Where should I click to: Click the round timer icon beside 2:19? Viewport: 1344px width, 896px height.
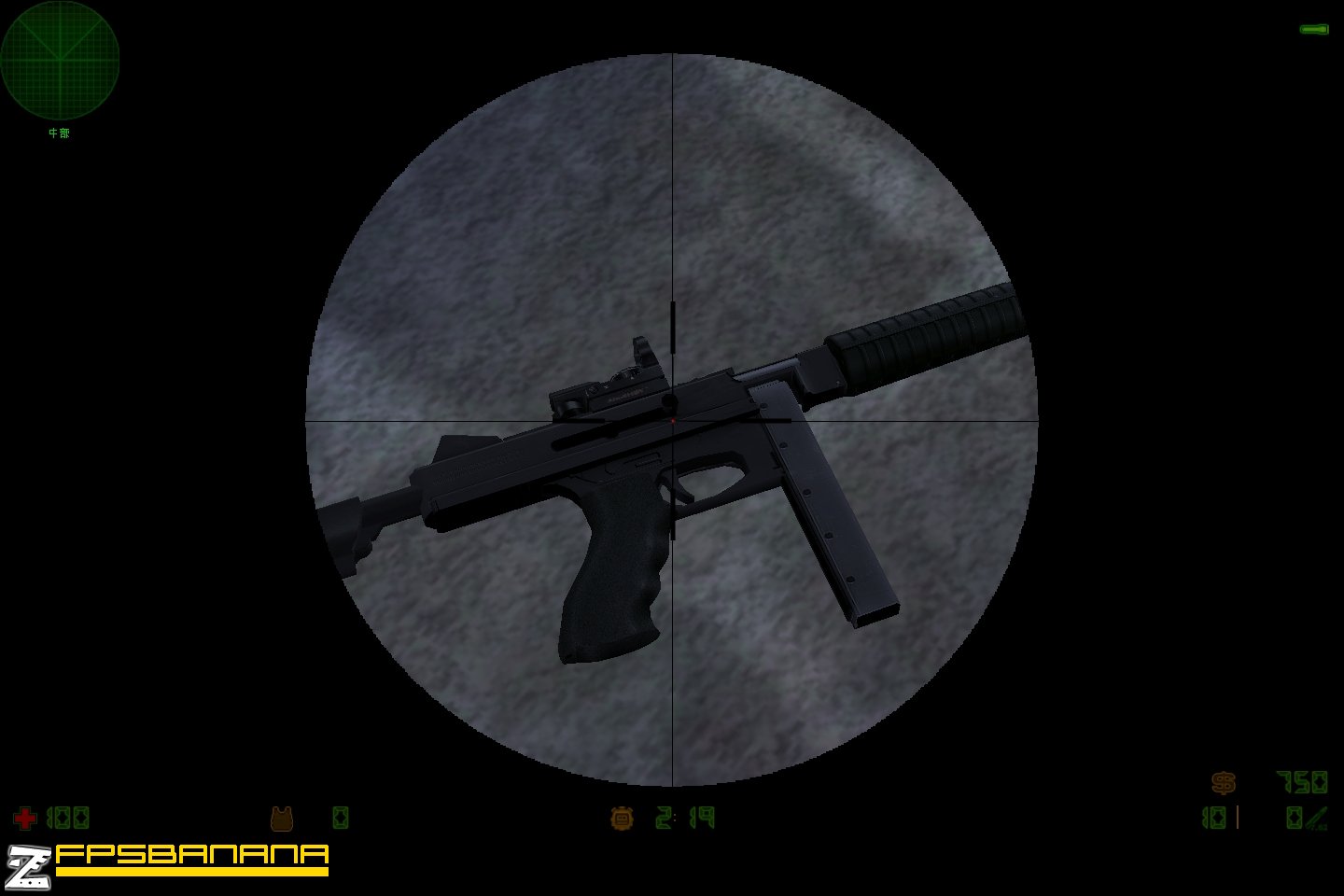tap(623, 819)
